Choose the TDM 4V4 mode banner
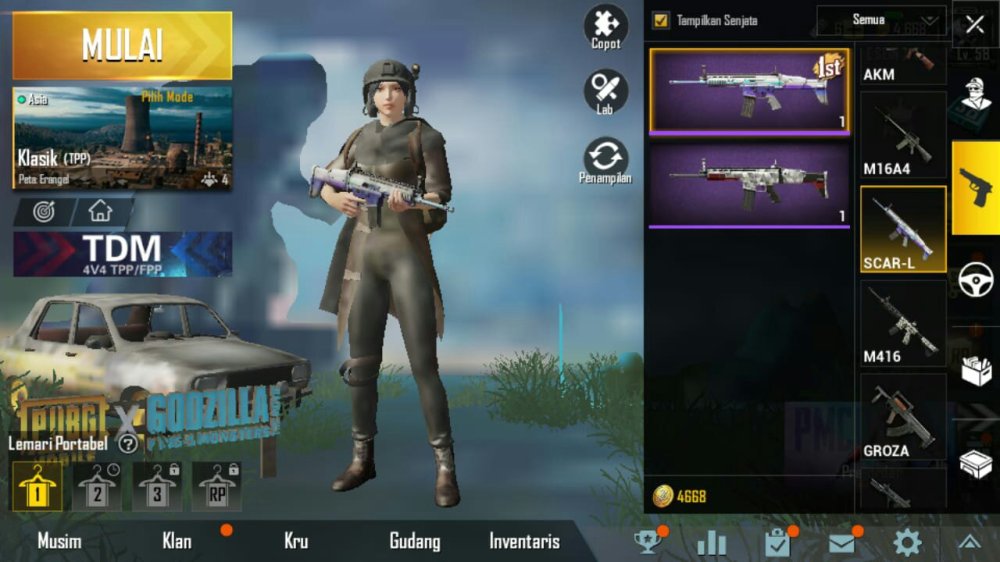The height and width of the screenshot is (562, 1000). click(122, 254)
